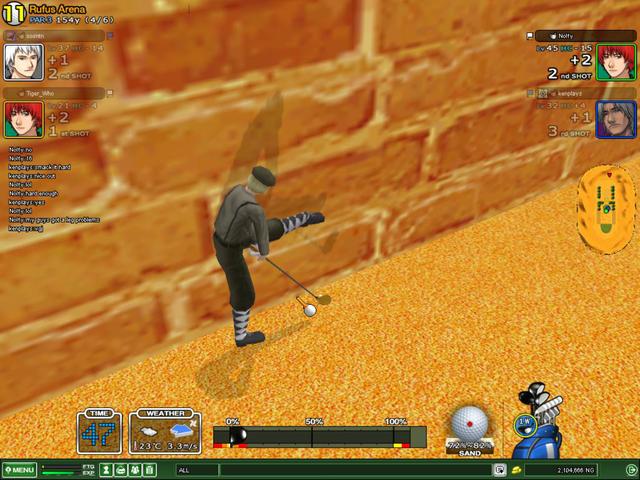The height and width of the screenshot is (480, 640).
Task: Toggle the speech bubble beside Tiger_Who's name
Action: [x=34, y=93]
